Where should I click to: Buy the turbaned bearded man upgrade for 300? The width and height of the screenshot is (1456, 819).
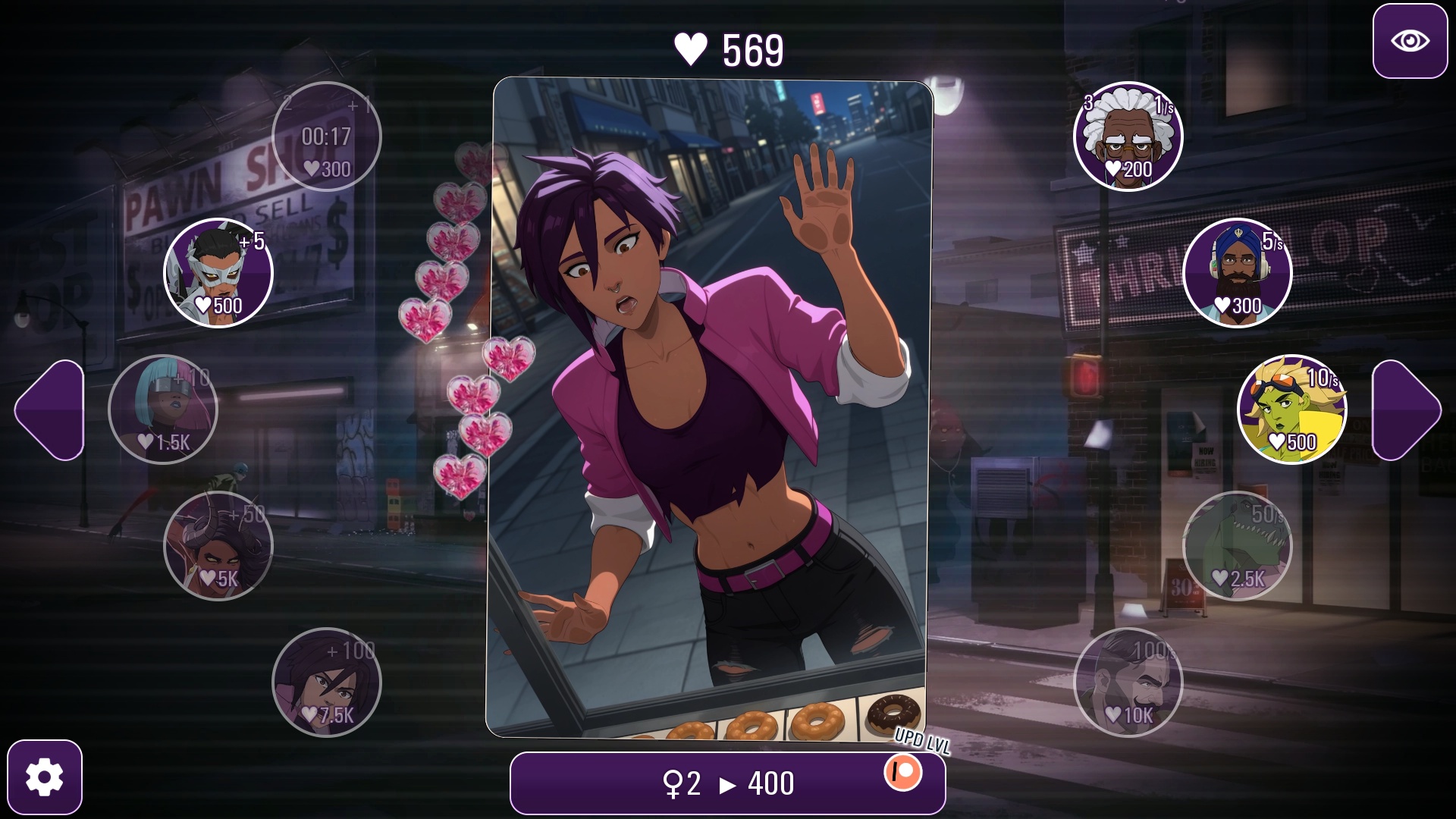click(1238, 273)
